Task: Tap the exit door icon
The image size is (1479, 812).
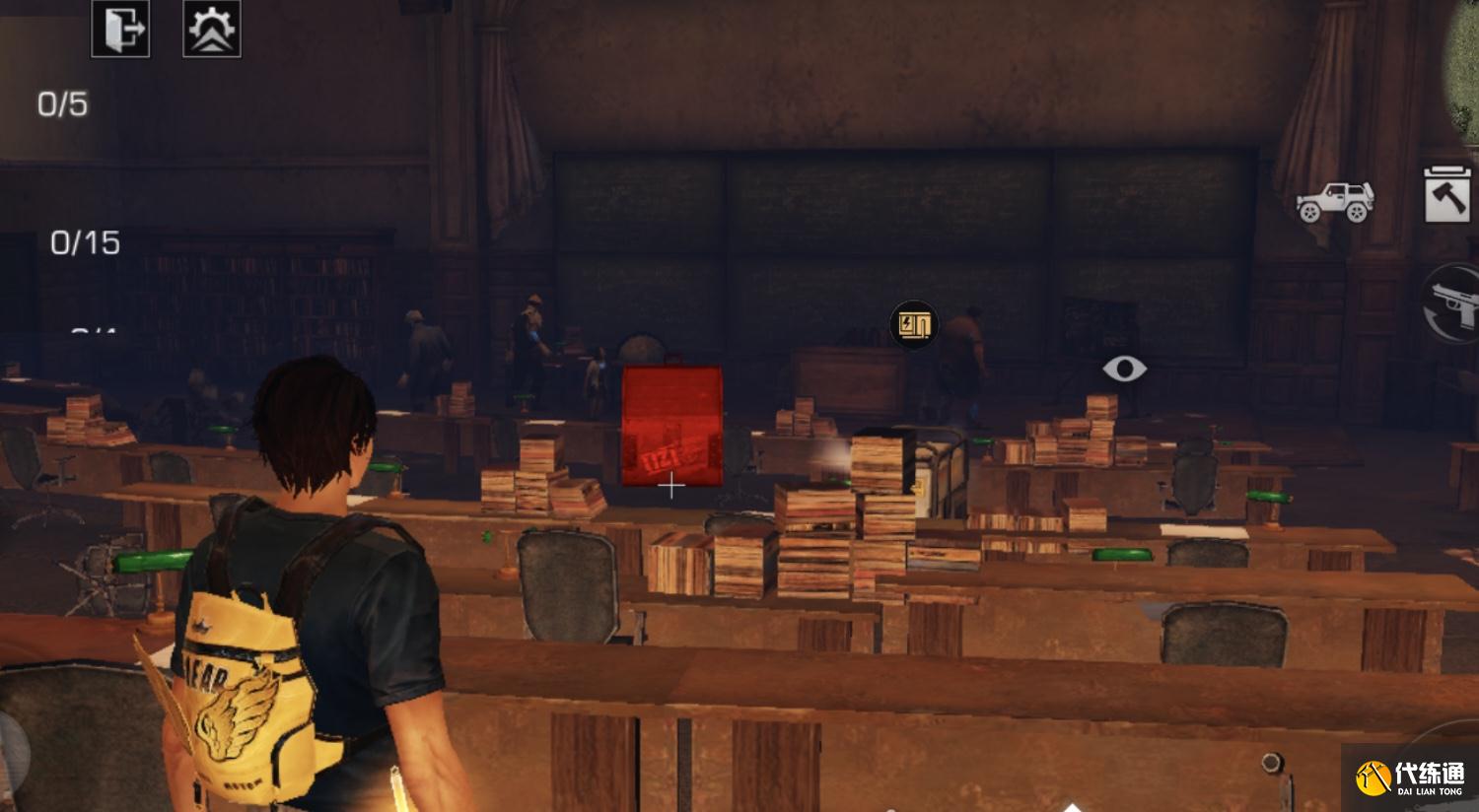Action: click(120, 29)
